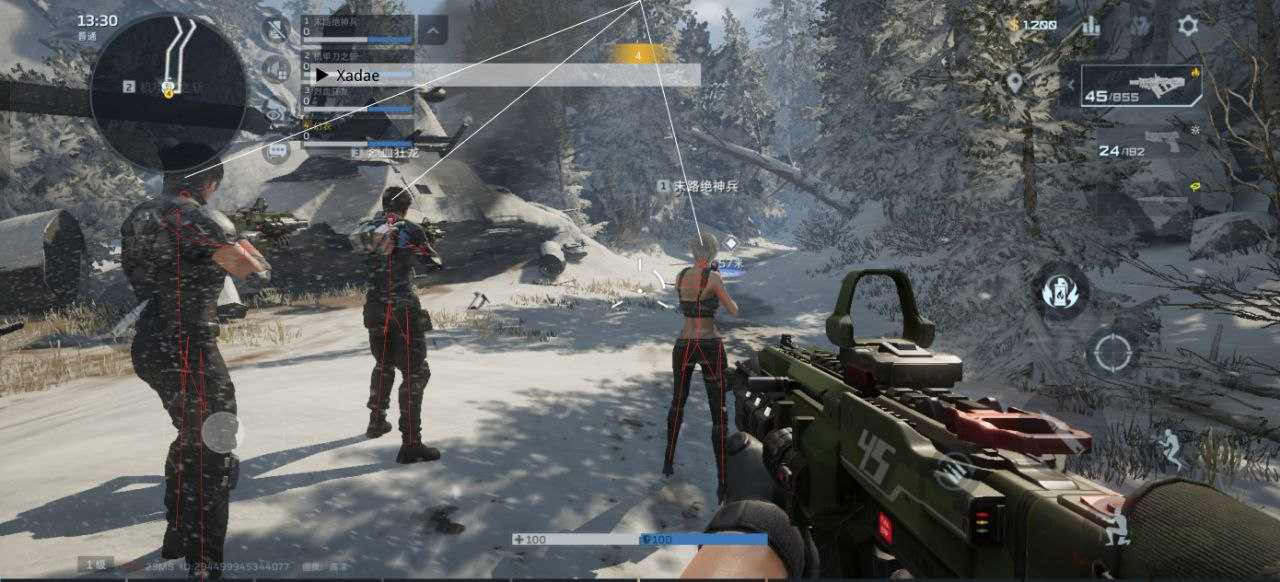Tap the buildings icon beside team list
The height and width of the screenshot is (582, 1280).
pyautogui.click(x=276, y=69)
